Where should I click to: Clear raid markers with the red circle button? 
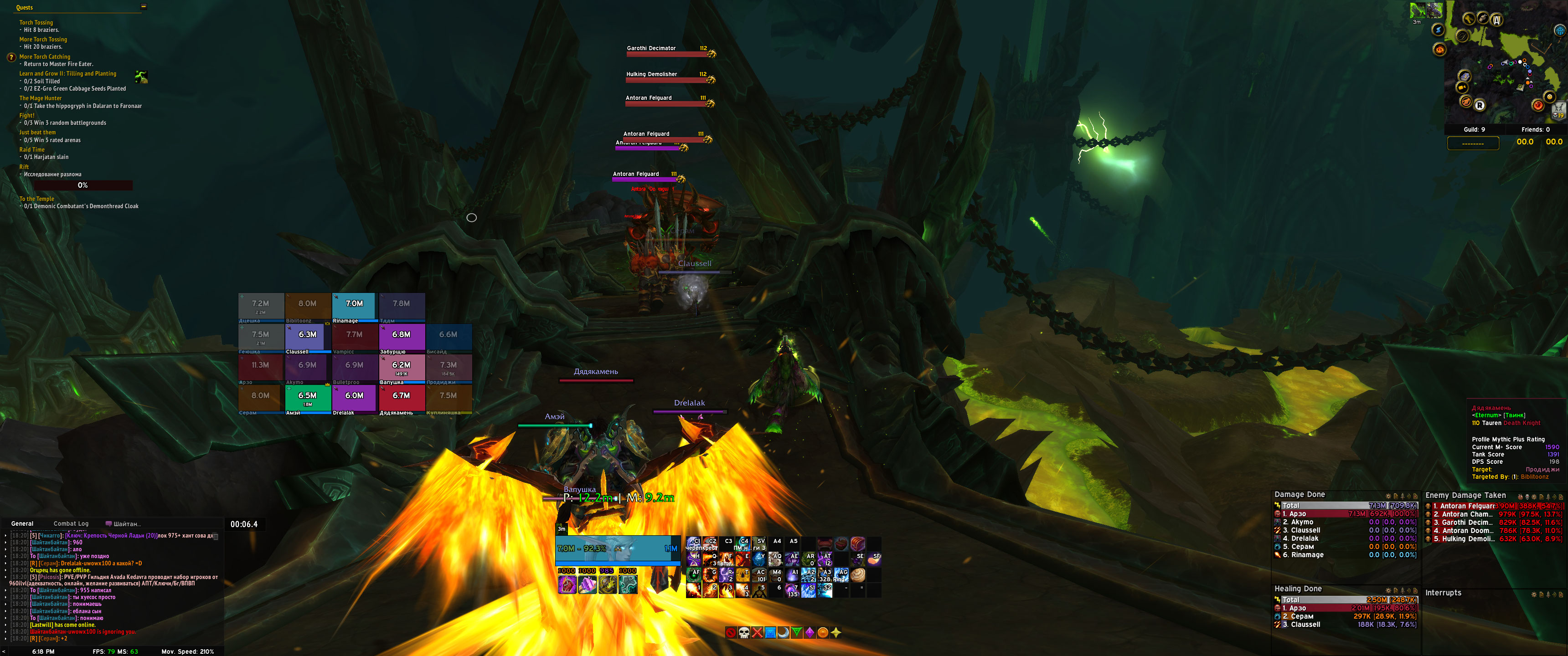click(730, 633)
